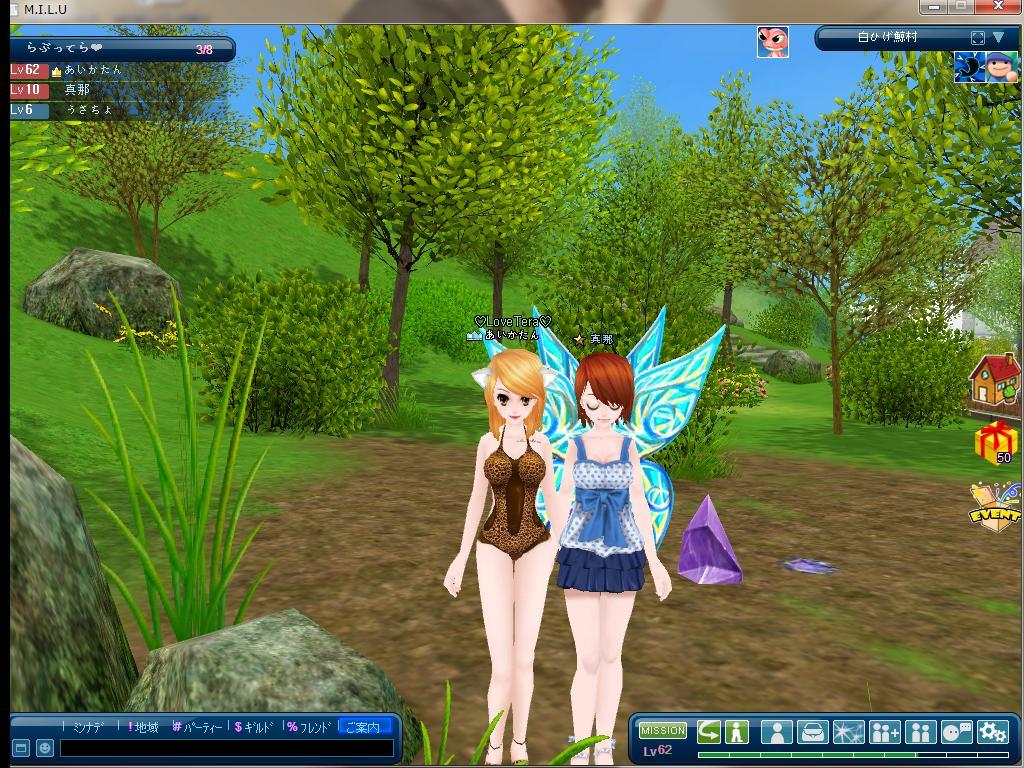Screen dimensions: 1024x768
Task: Open the smiley emoticon picker
Action: (44, 748)
